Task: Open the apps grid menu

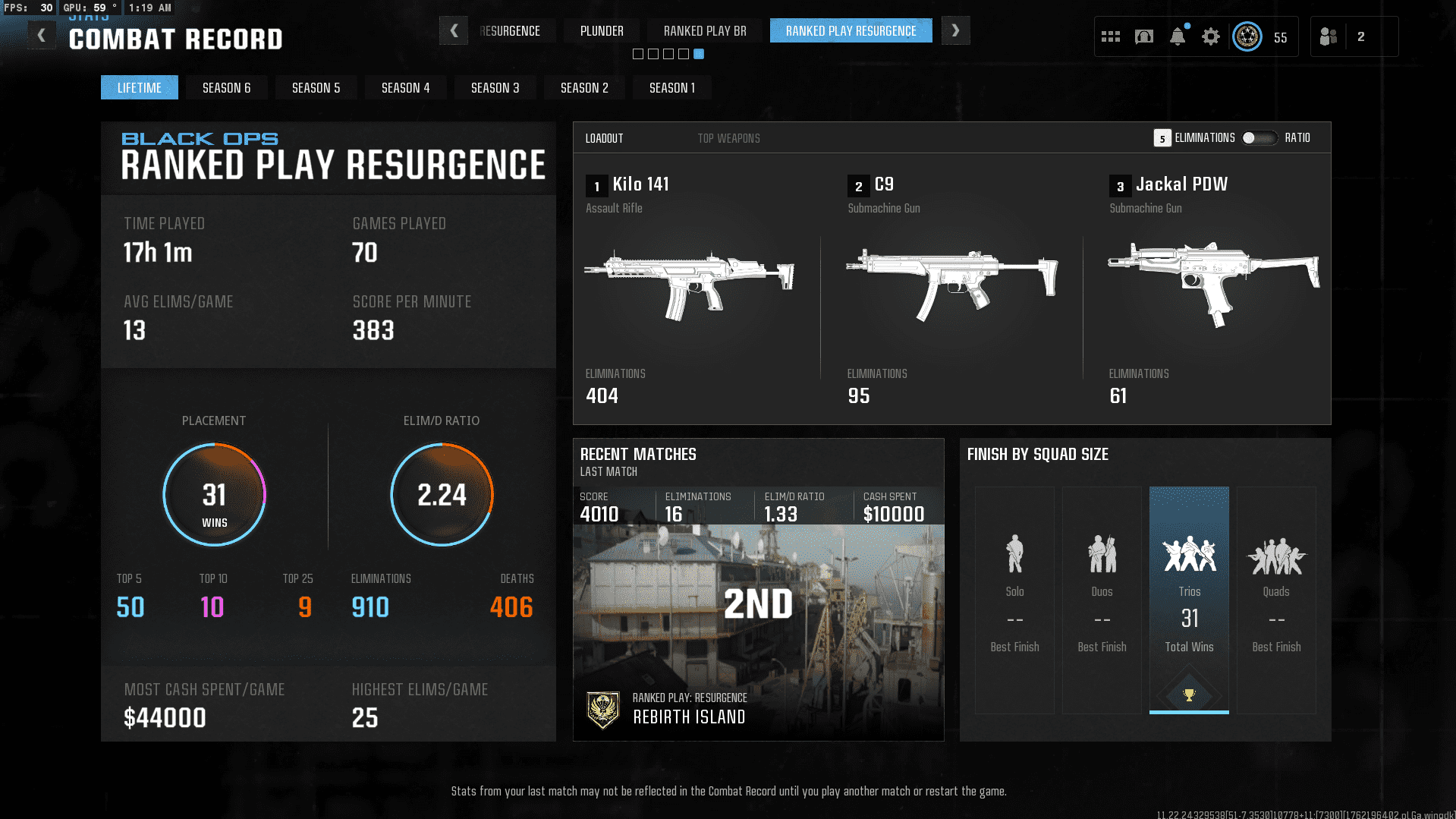Action: (1110, 36)
